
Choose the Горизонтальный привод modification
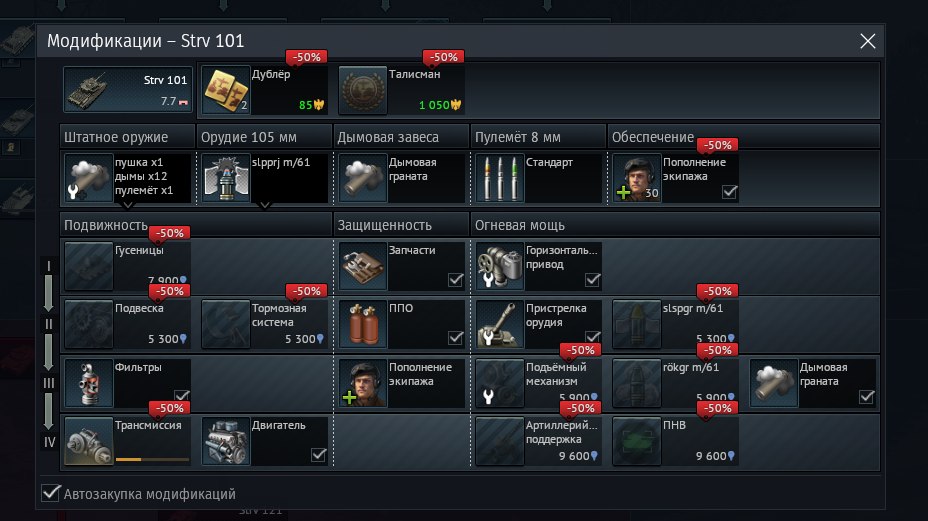click(x=538, y=265)
